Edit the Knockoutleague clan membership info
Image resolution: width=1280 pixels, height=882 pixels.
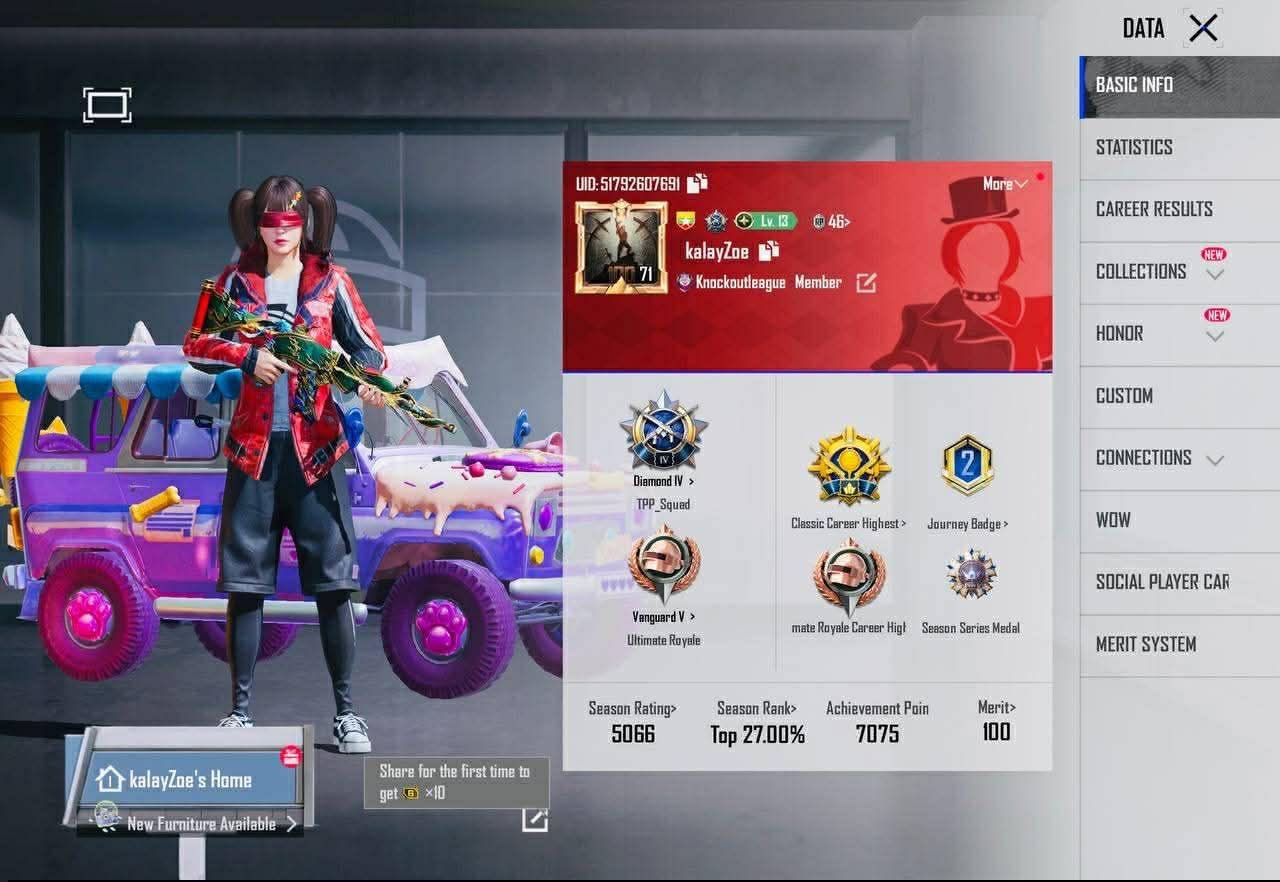click(866, 283)
